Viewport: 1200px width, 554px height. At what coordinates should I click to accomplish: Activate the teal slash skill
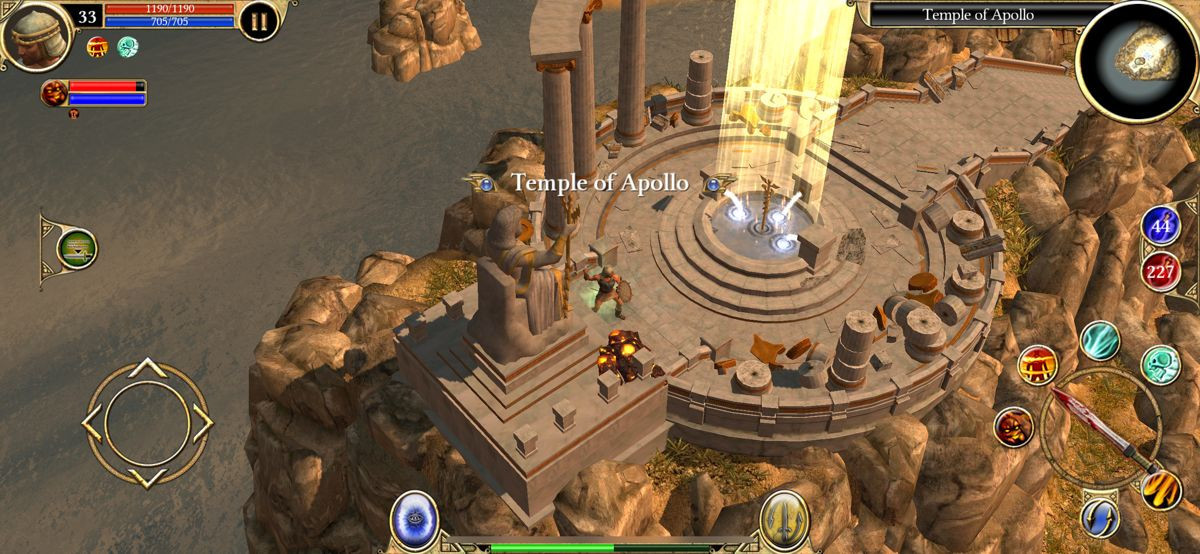1100,340
